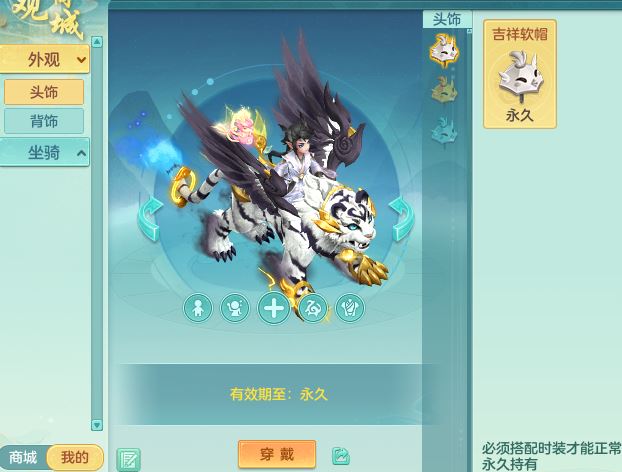Rotate the character preview with the left arrow
The image size is (622, 472).
tap(150, 219)
